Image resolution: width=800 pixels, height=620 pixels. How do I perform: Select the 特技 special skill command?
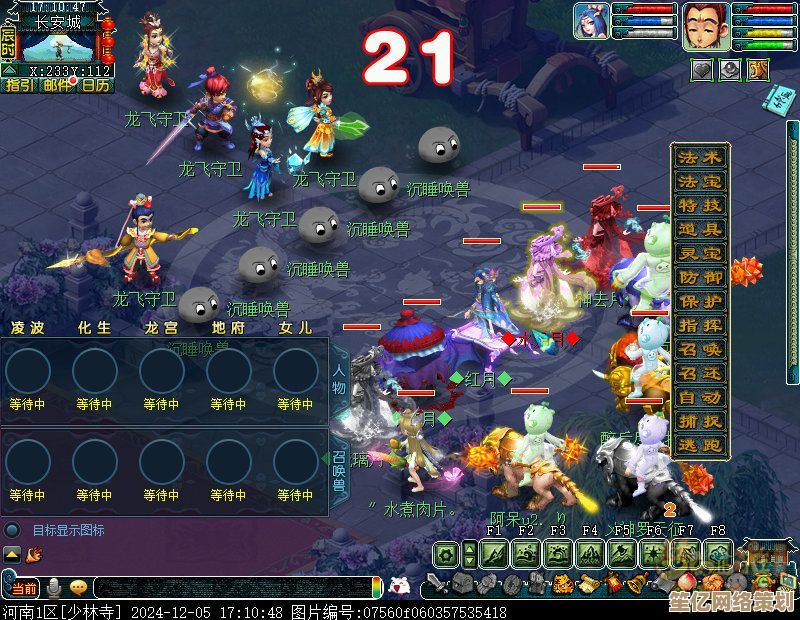point(699,205)
